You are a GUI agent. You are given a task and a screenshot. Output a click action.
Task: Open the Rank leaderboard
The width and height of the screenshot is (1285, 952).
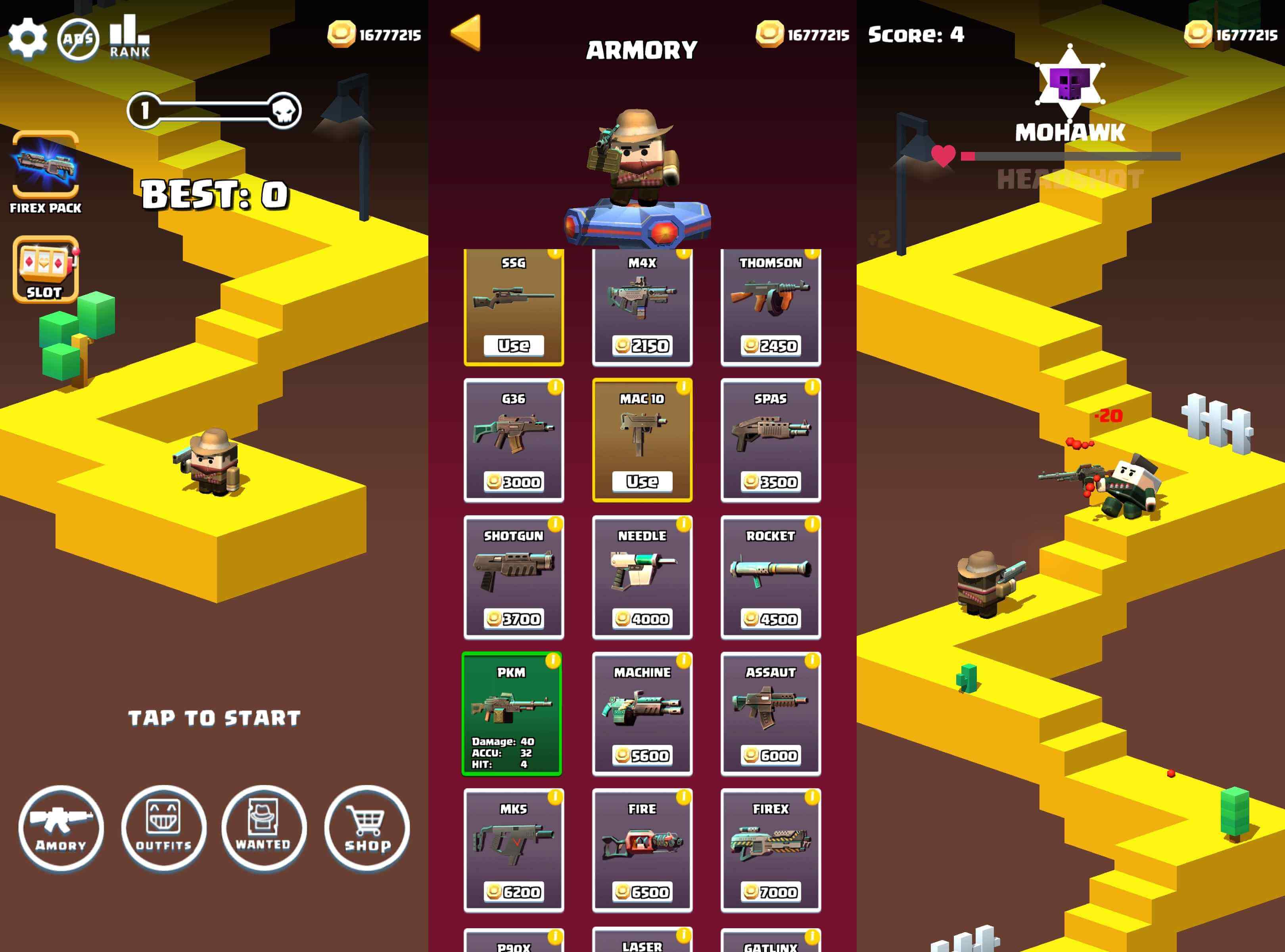[130, 37]
